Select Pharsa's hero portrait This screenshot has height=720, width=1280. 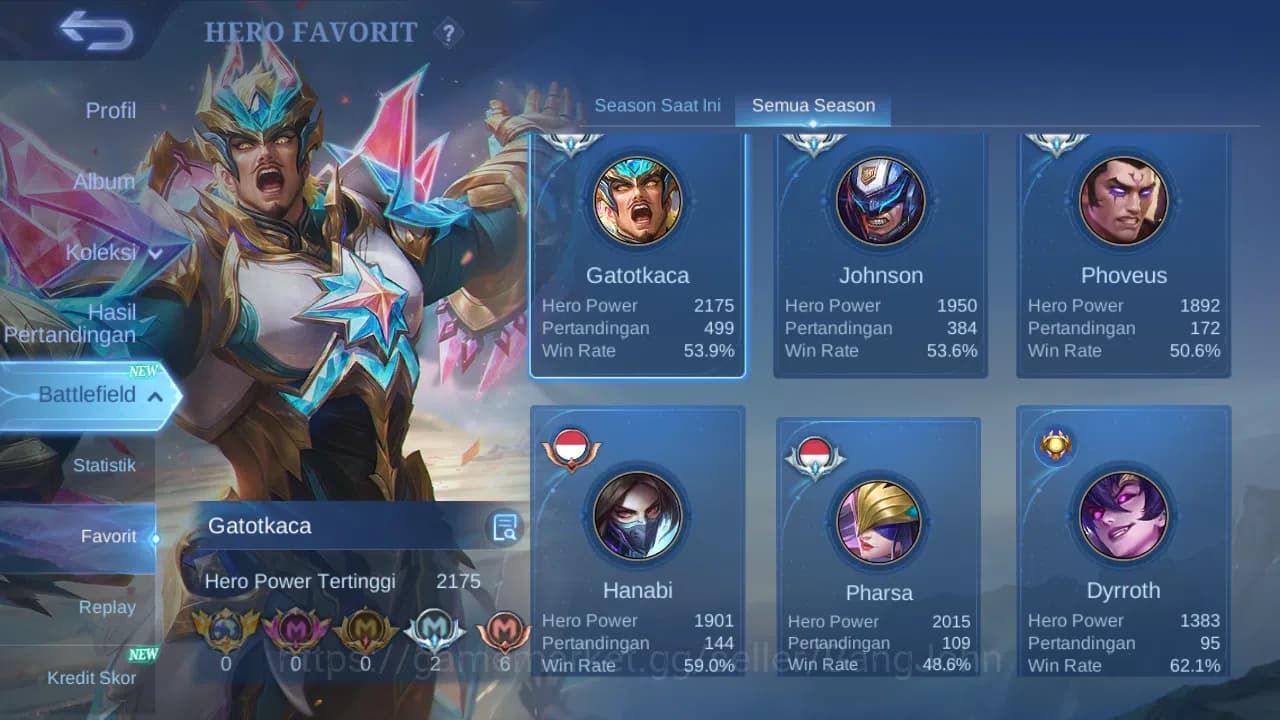point(879,515)
